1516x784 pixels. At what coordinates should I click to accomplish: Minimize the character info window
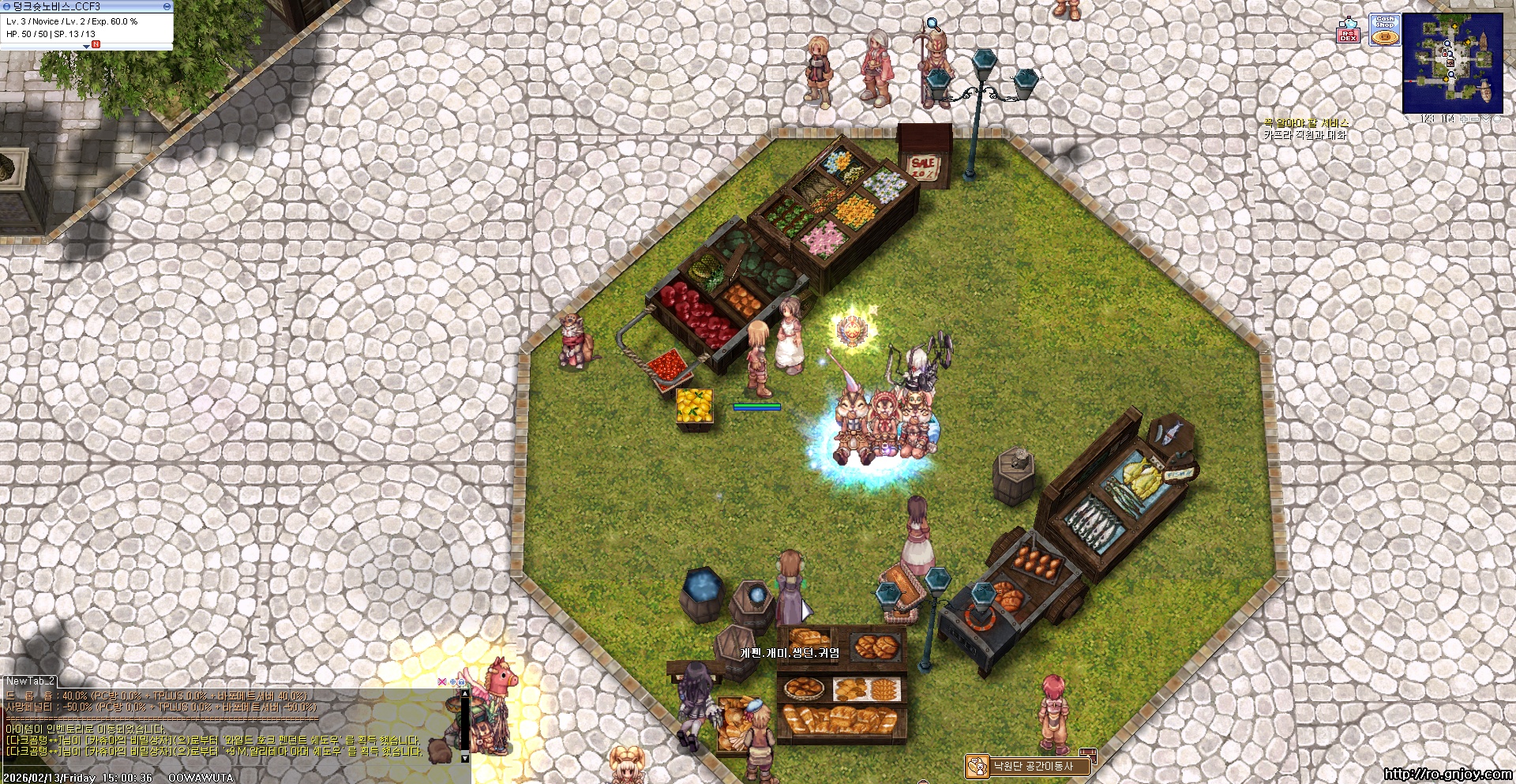click(167, 6)
